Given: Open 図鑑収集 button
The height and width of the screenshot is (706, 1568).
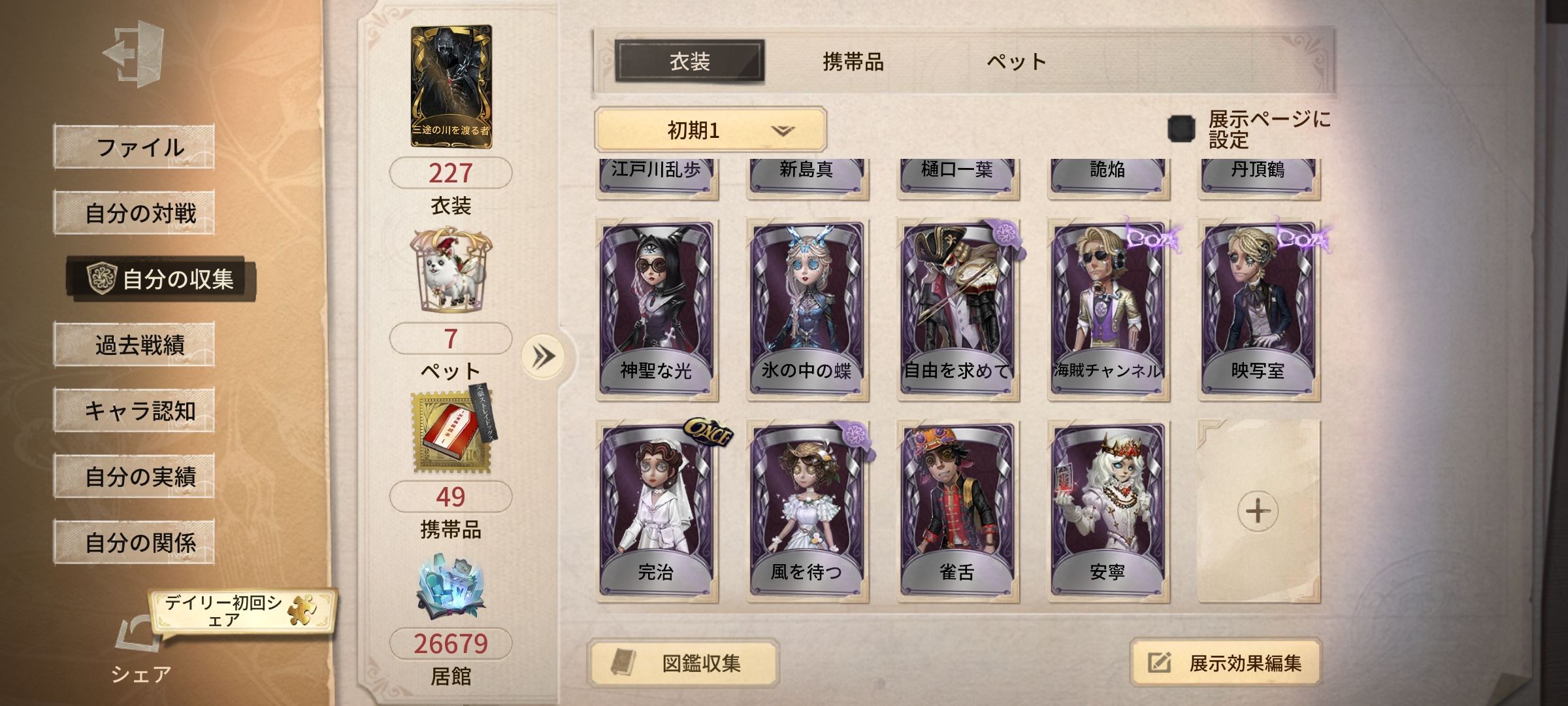Looking at the screenshot, I should pyautogui.click(x=683, y=664).
